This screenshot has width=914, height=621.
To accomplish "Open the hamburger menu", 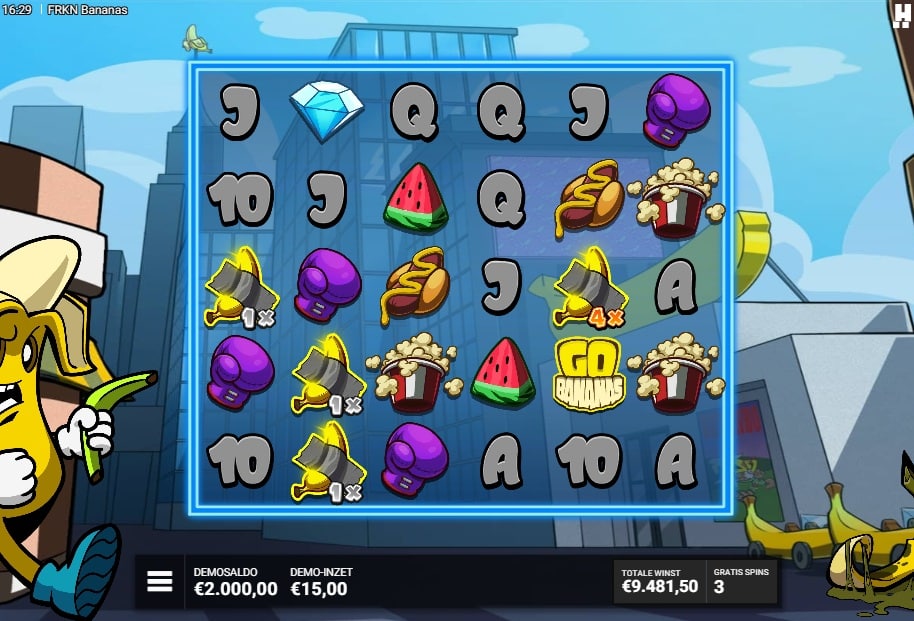I will (x=160, y=582).
